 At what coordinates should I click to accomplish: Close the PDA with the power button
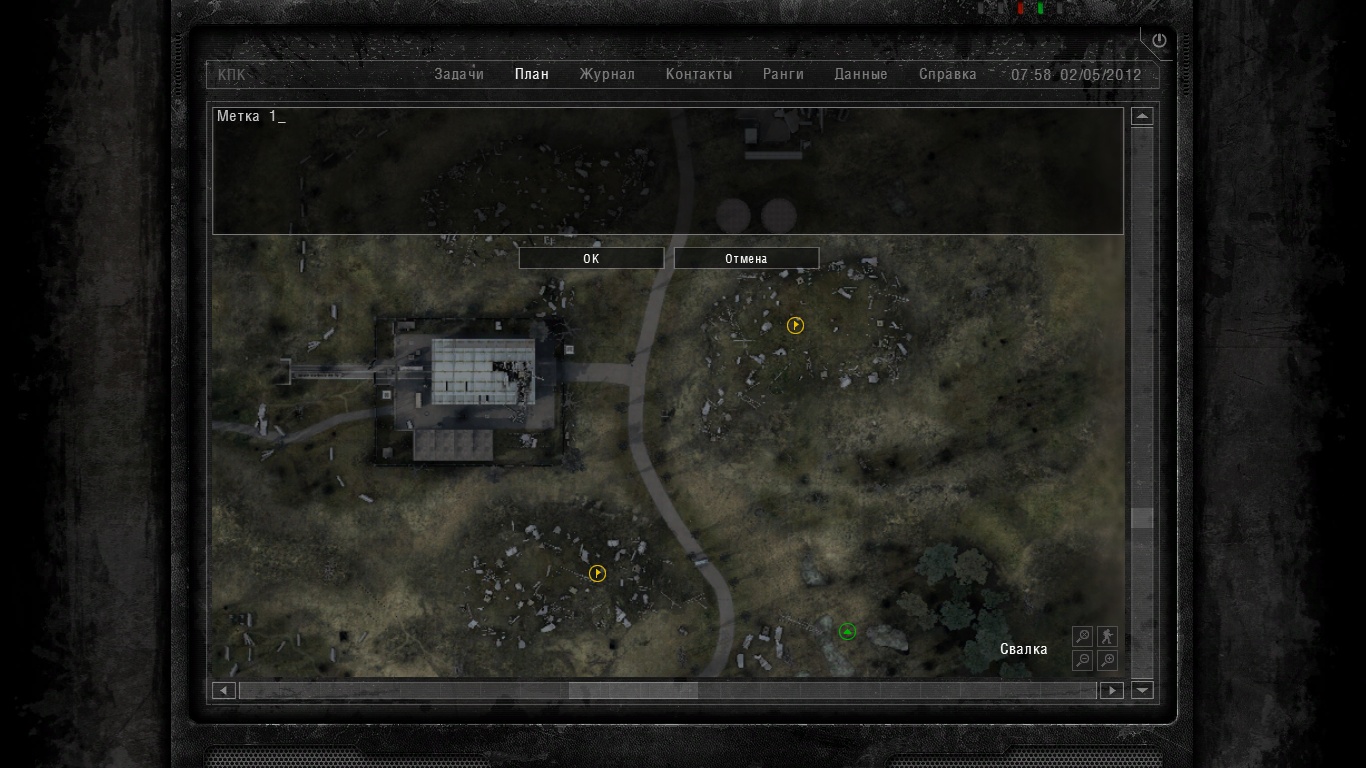[1159, 41]
